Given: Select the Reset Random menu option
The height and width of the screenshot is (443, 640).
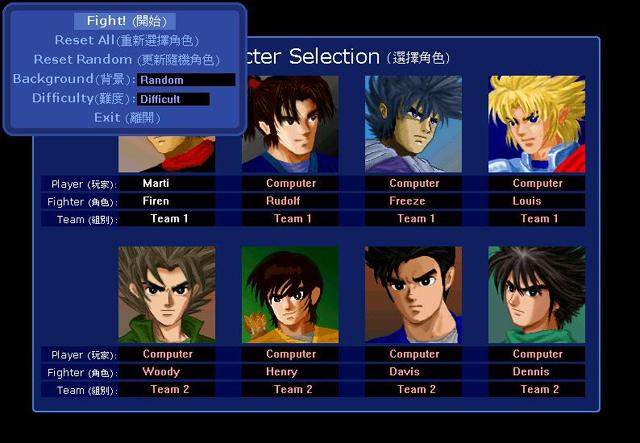Looking at the screenshot, I should click(x=125, y=59).
